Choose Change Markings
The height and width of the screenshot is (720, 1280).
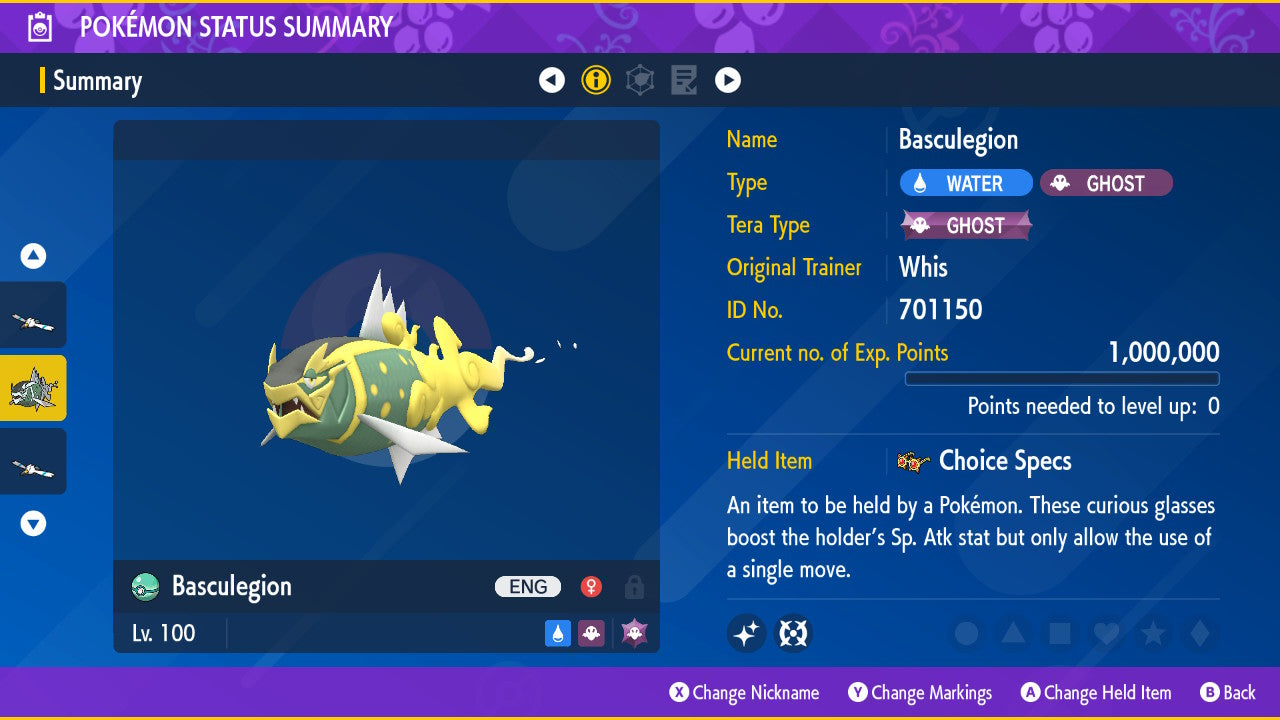[x=920, y=692]
